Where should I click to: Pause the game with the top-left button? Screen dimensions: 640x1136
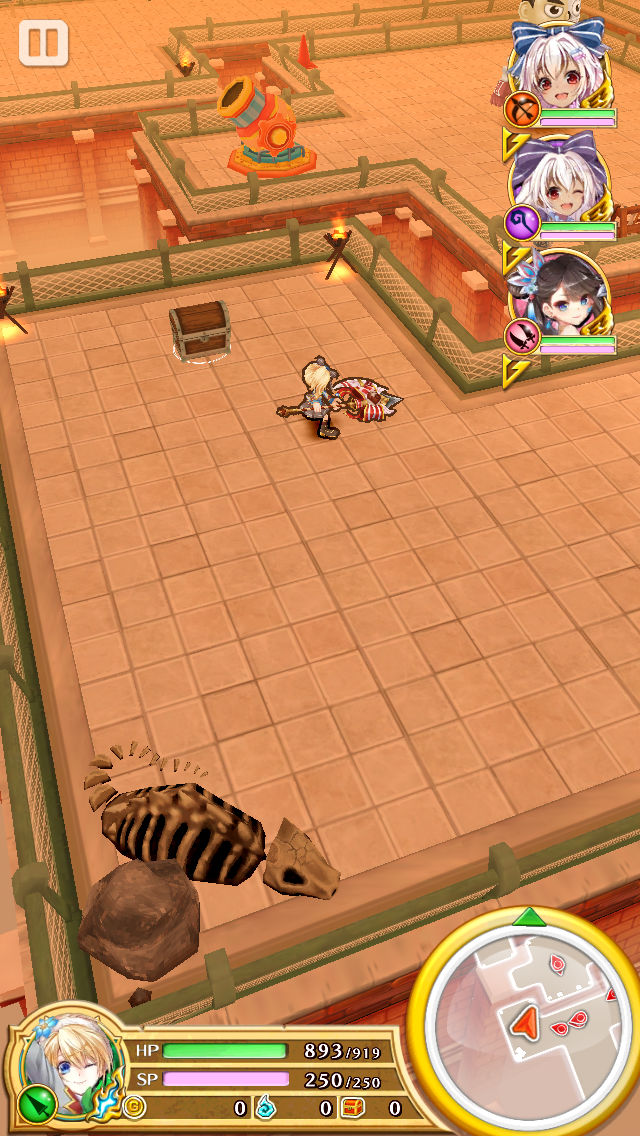click(x=43, y=43)
